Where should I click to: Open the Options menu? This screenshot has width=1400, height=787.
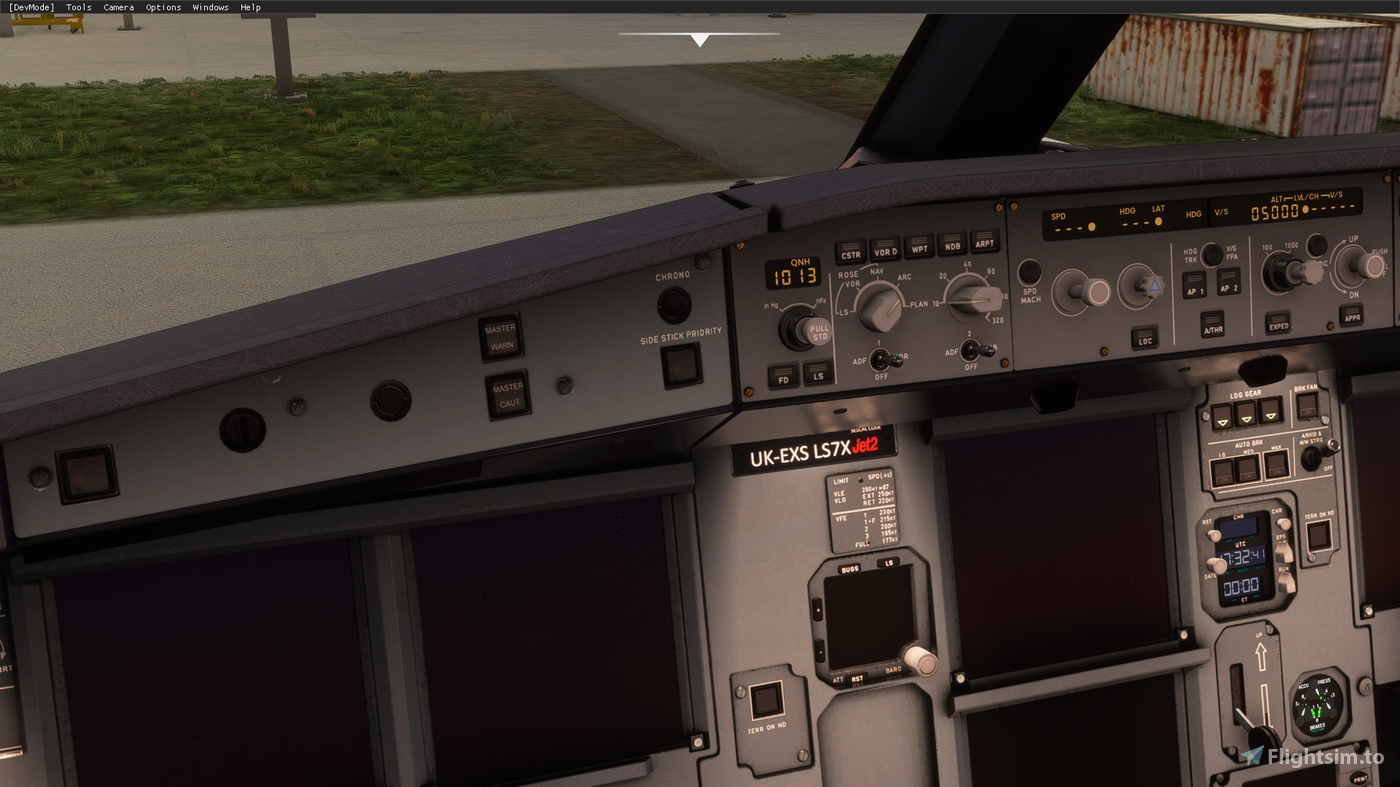[163, 7]
